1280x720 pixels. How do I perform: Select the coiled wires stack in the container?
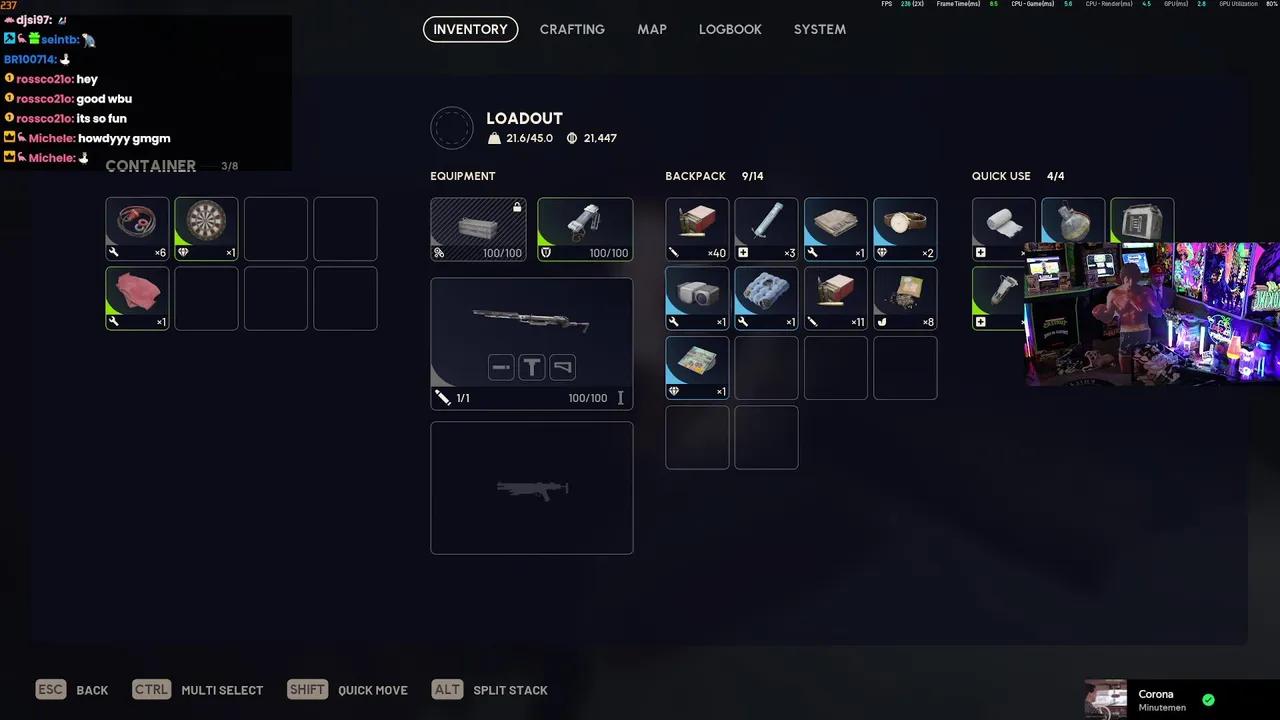[x=137, y=229]
